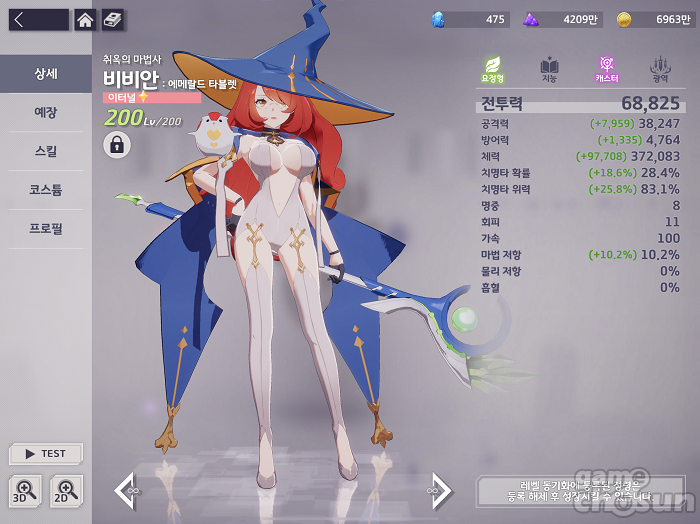Open the blue crystal currency counter
This screenshot has width=700, height=524.
tap(470, 19)
